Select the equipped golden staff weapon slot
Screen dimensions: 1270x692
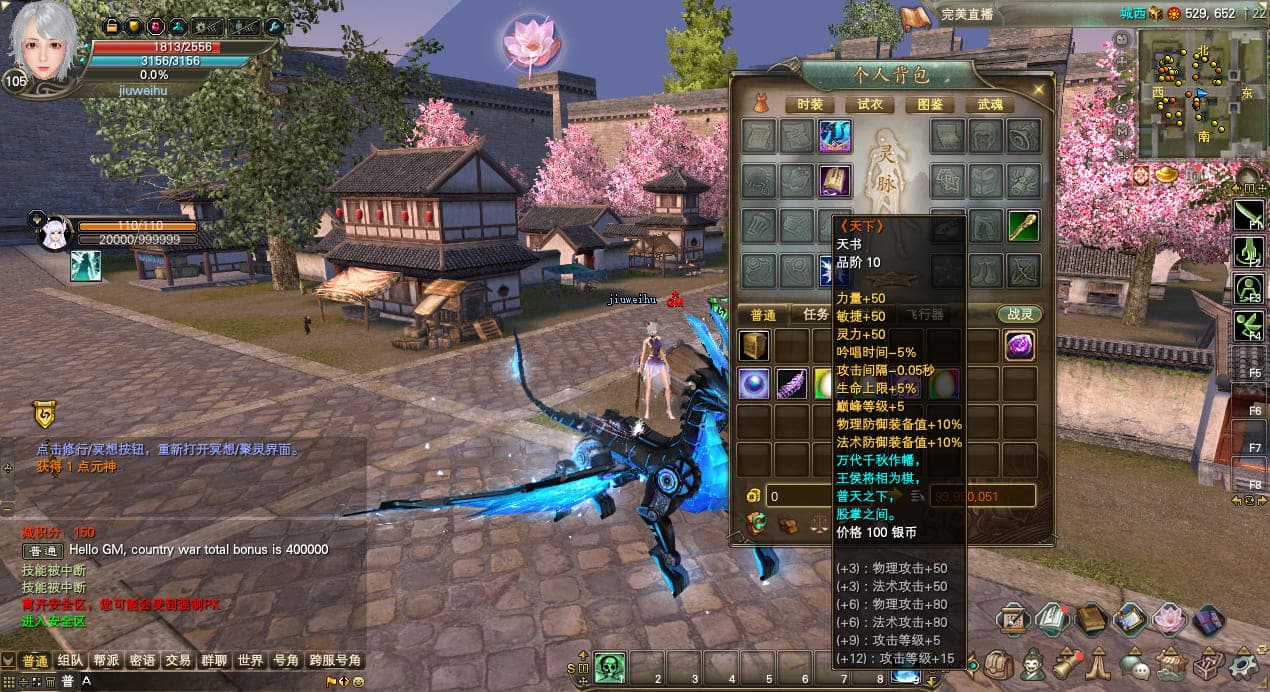click(x=1023, y=226)
